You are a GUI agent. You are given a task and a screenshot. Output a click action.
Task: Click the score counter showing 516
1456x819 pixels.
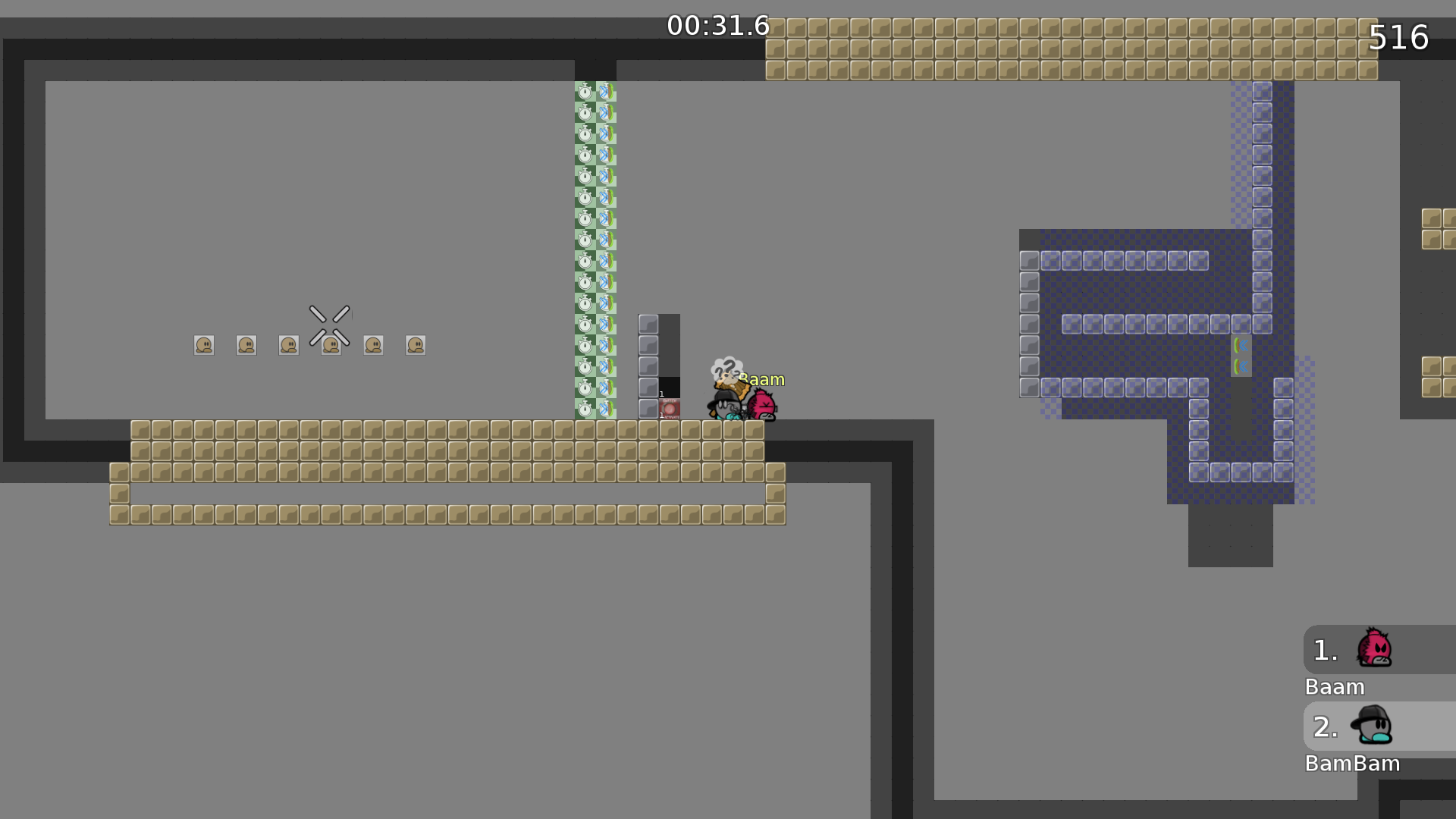point(1399,38)
